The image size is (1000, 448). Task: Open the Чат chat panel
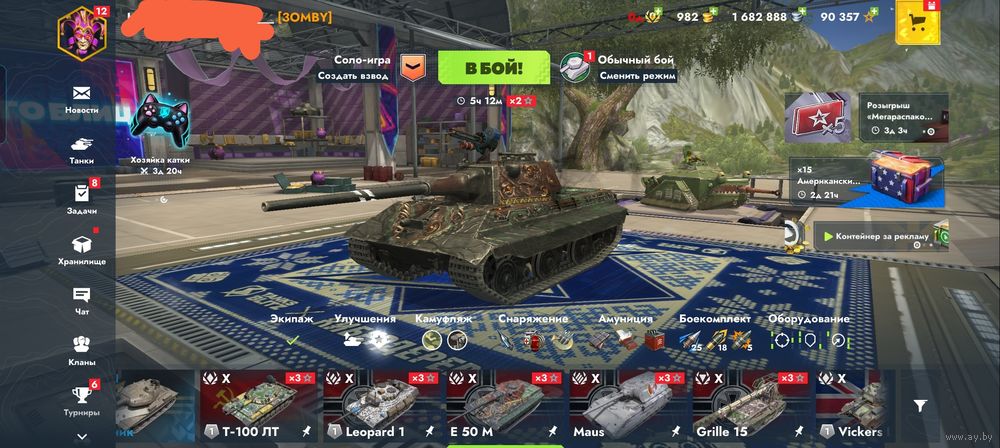[x=81, y=299]
